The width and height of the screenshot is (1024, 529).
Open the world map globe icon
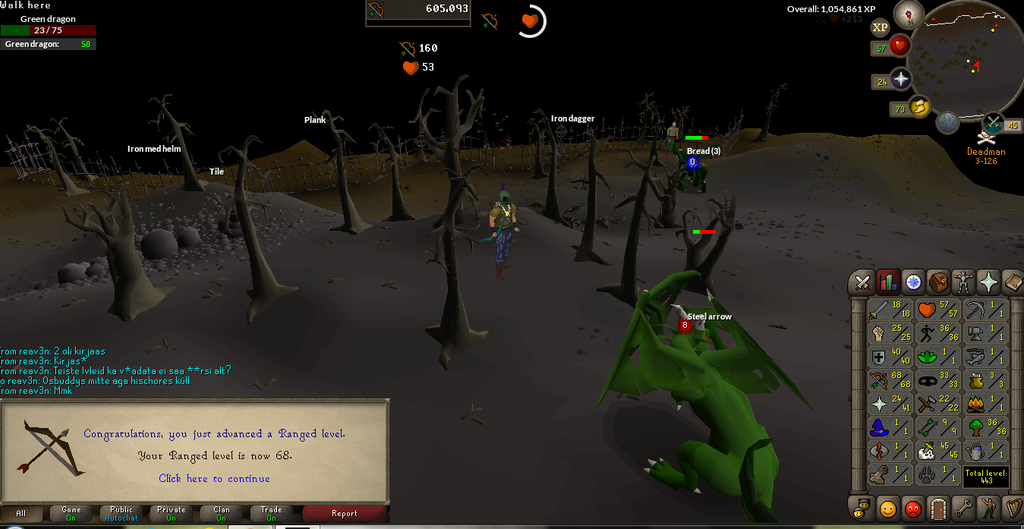947,123
